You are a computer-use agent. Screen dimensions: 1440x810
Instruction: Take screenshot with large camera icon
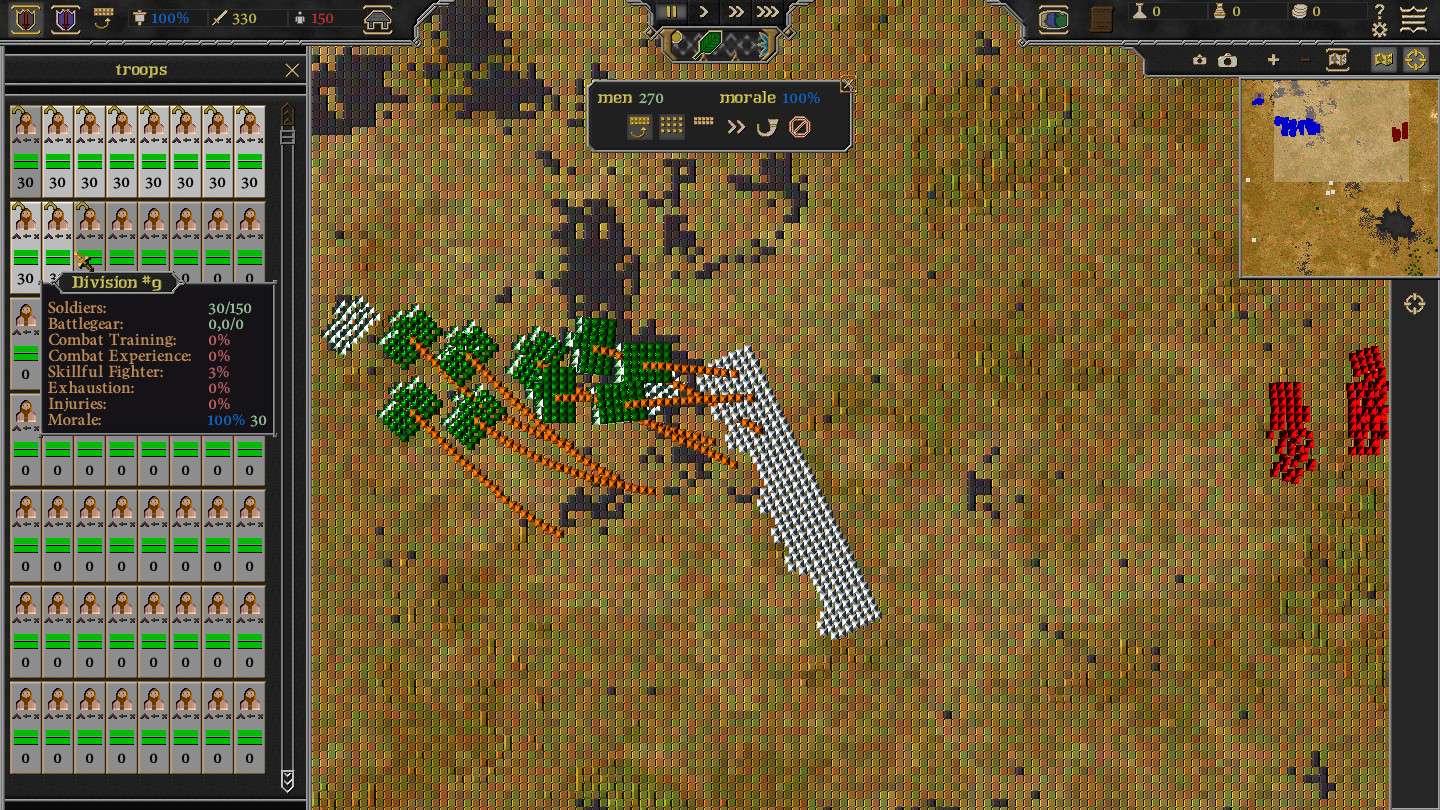pos(1228,60)
